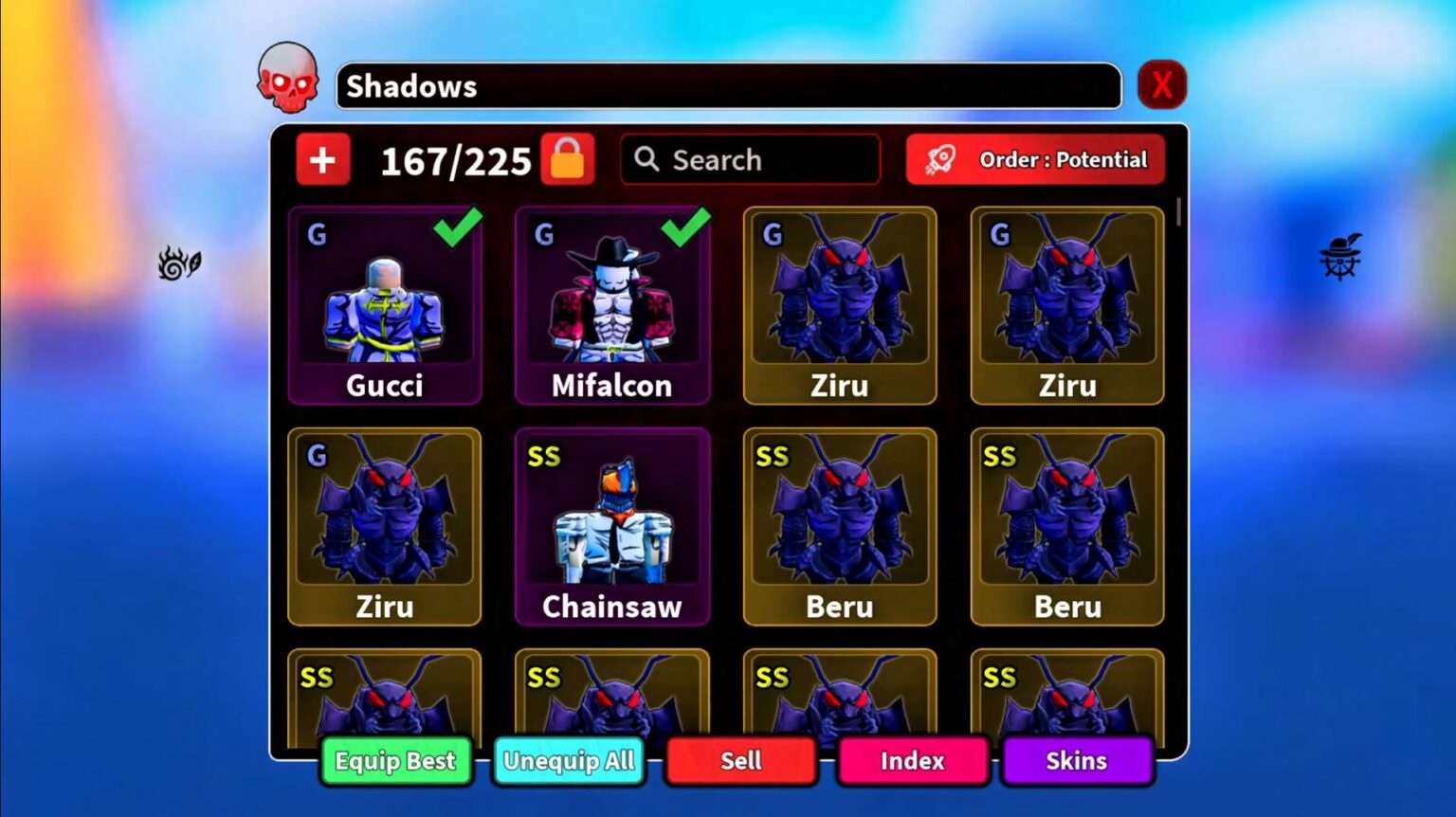Click inside the Search input field
This screenshot has height=817, width=1456.
click(758, 159)
